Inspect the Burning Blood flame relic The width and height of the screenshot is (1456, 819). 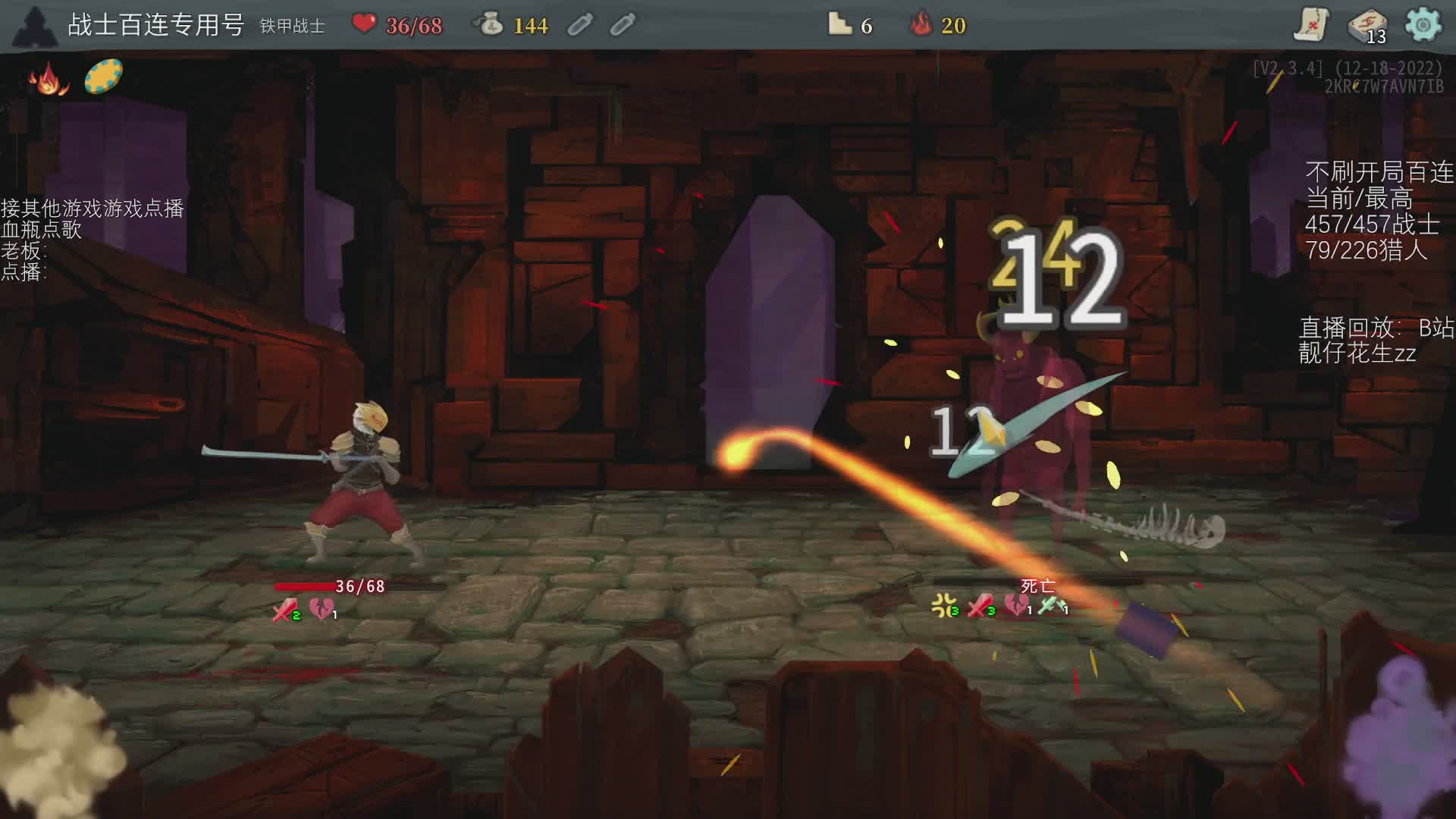click(x=49, y=79)
